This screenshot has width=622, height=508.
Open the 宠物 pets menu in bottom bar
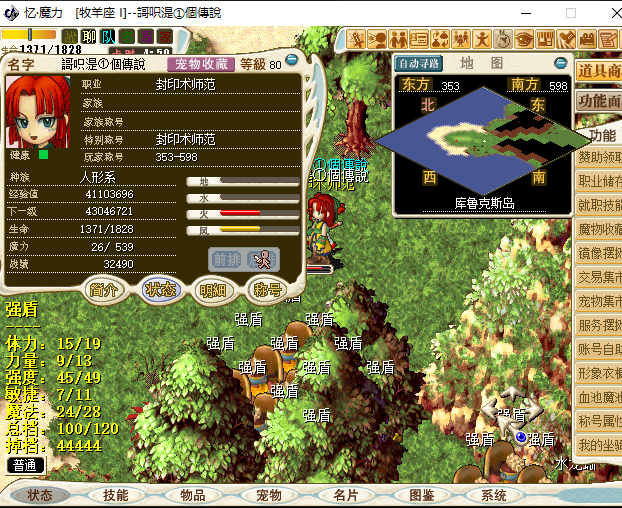click(269, 495)
